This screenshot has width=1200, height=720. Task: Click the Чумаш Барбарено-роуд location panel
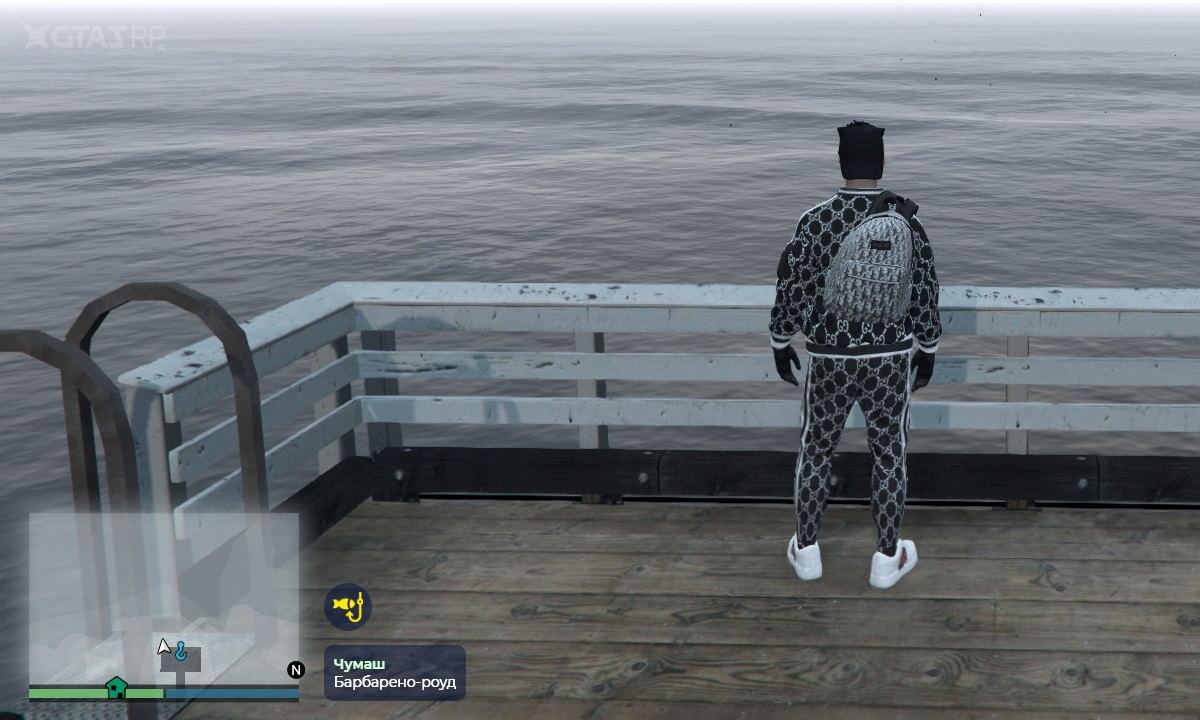[x=395, y=672]
